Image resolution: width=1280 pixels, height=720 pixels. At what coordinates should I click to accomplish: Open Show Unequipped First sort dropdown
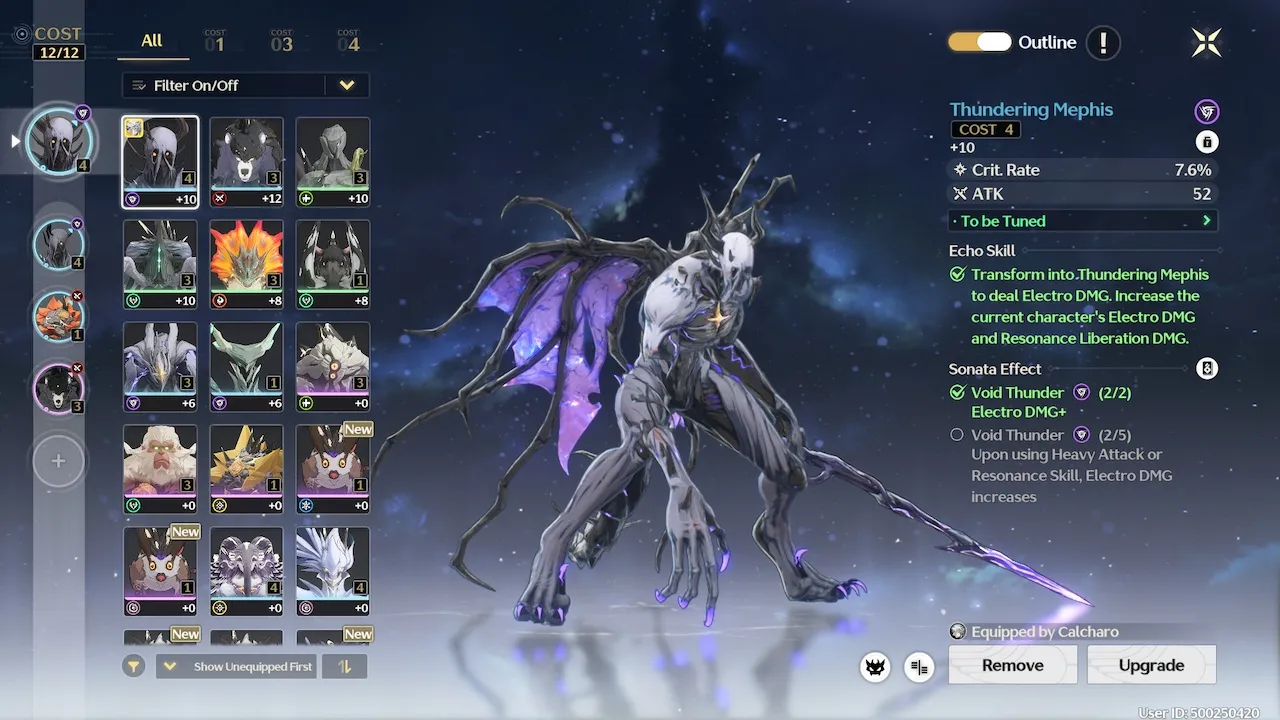(236, 667)
